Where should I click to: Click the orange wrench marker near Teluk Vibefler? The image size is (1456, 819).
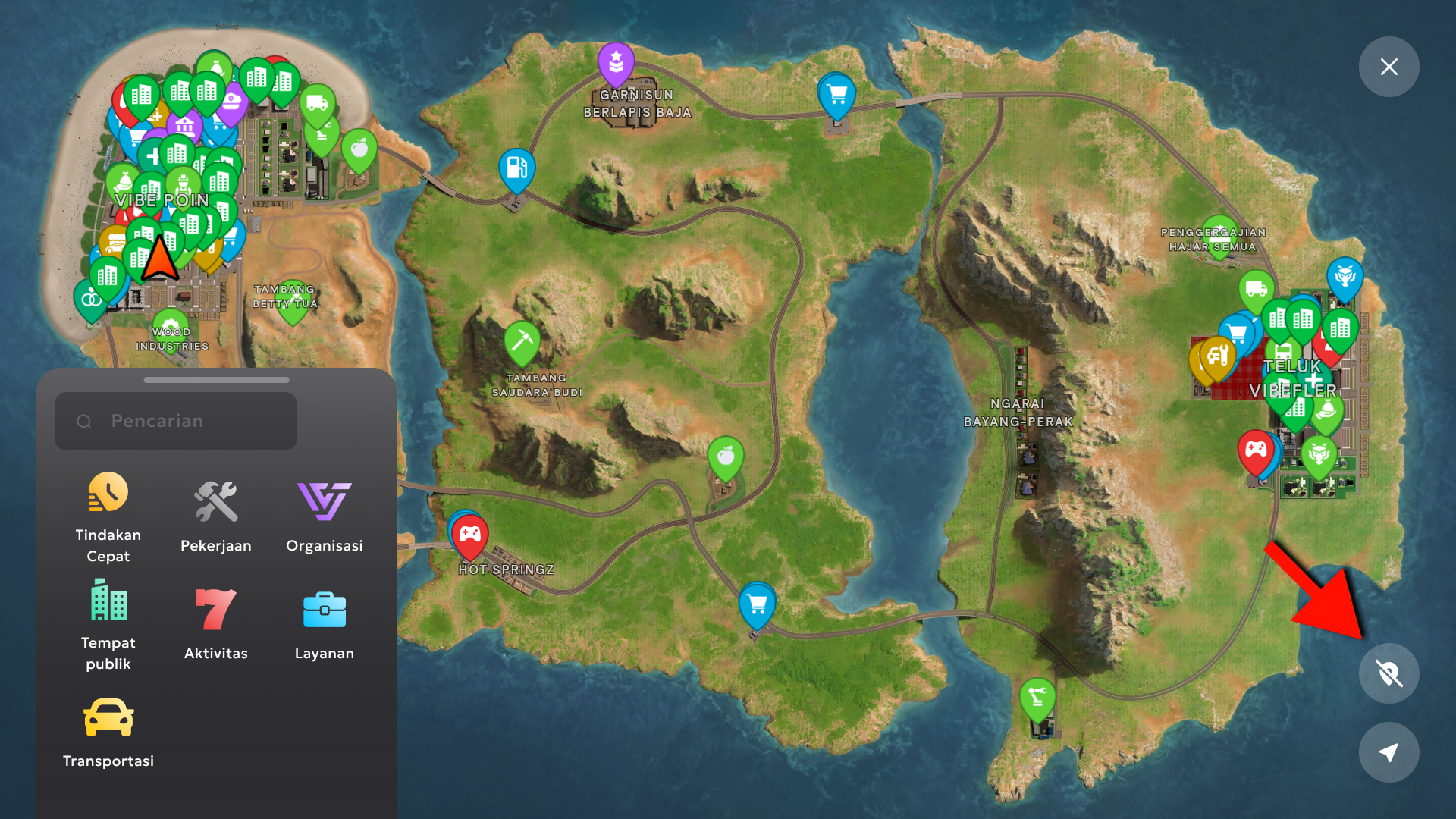point(1218,356)
